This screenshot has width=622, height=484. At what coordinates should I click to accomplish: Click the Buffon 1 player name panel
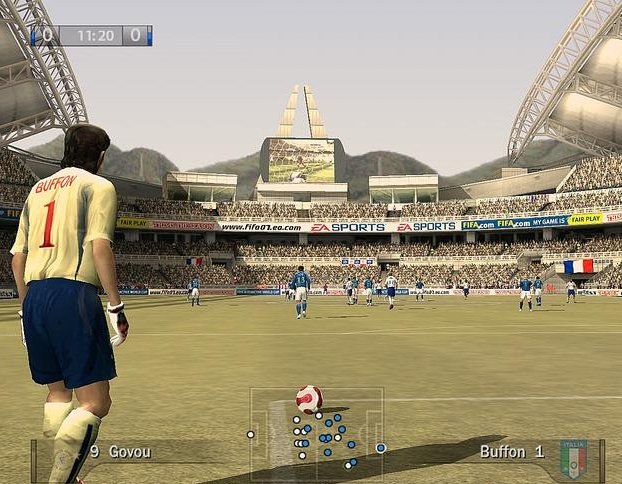pos(511,452)
